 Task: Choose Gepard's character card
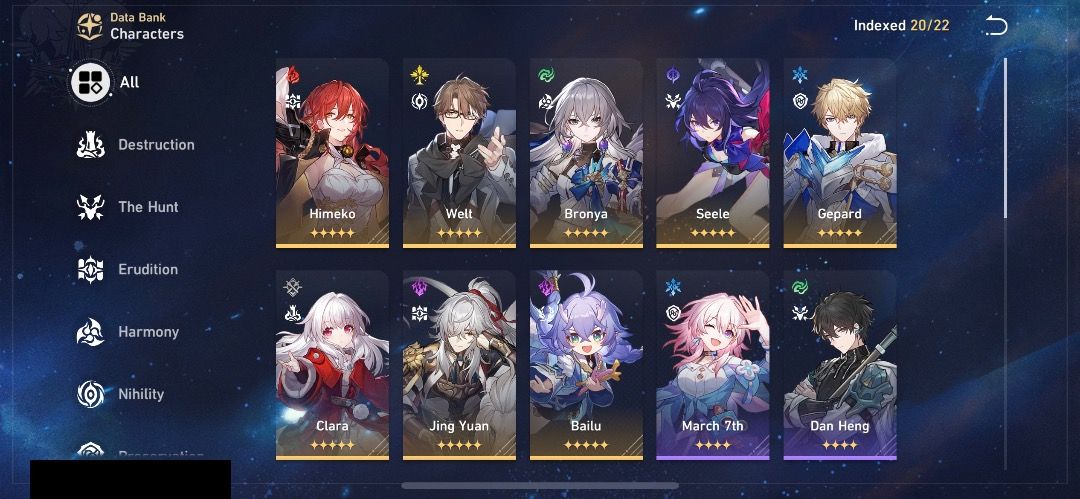pyautogui.click(x=840, y=152)
